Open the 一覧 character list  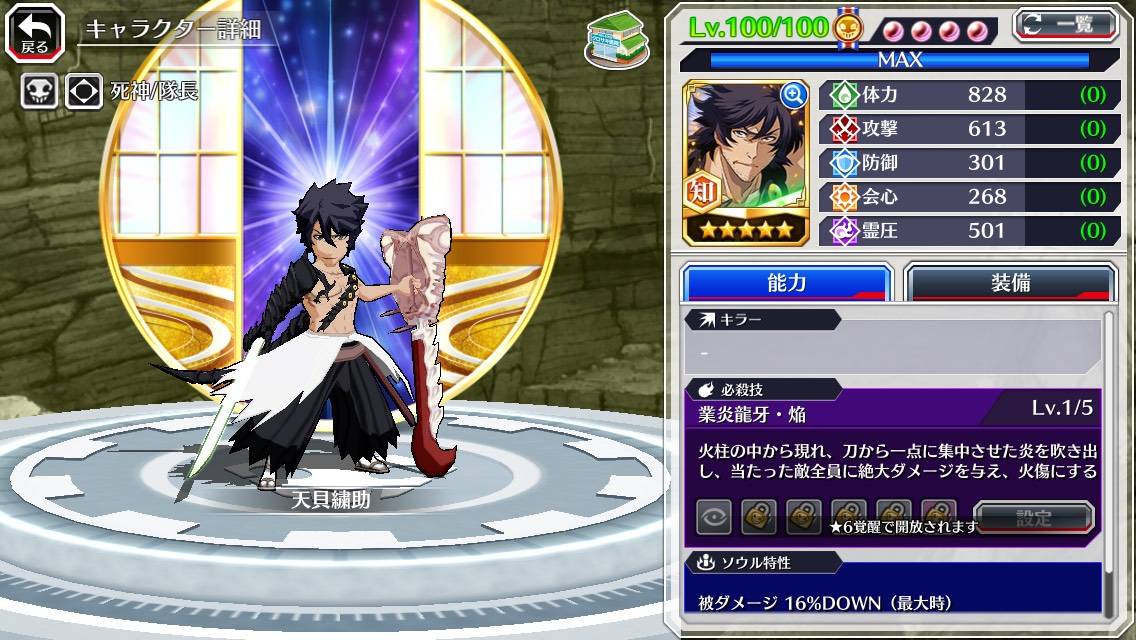pos(1065,24)
